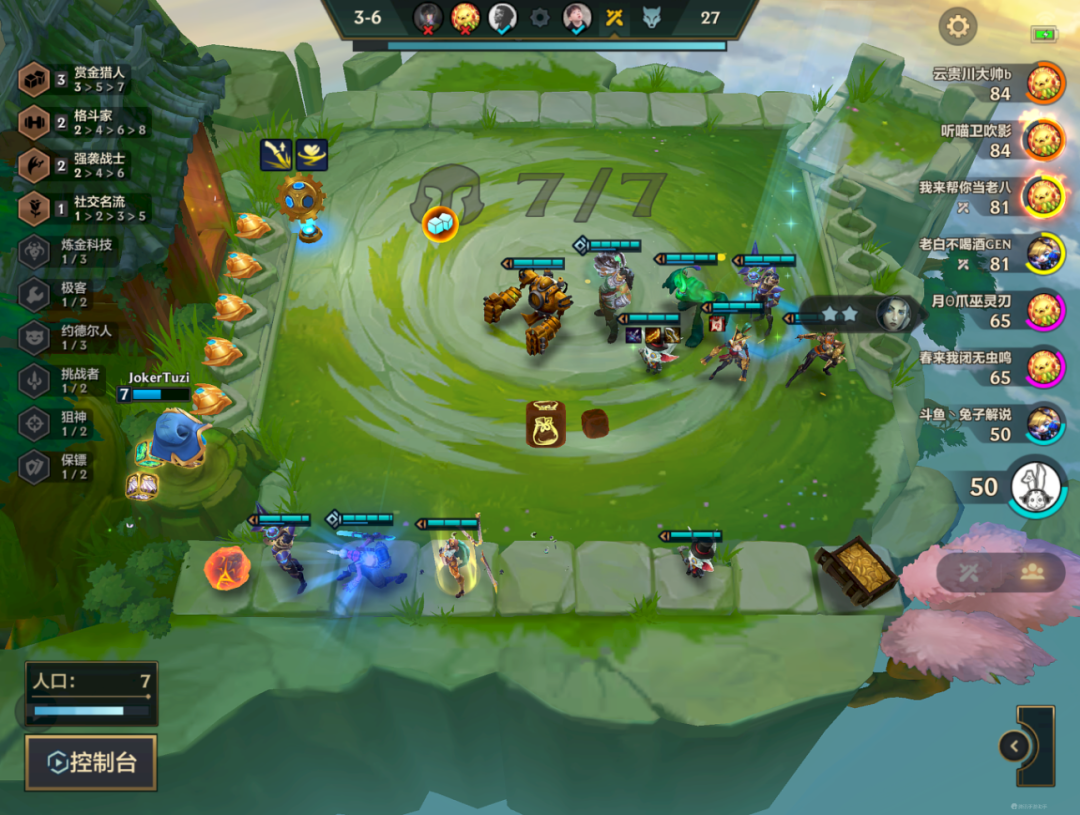Tap the rabbit avatar with 50 health

1035,487
